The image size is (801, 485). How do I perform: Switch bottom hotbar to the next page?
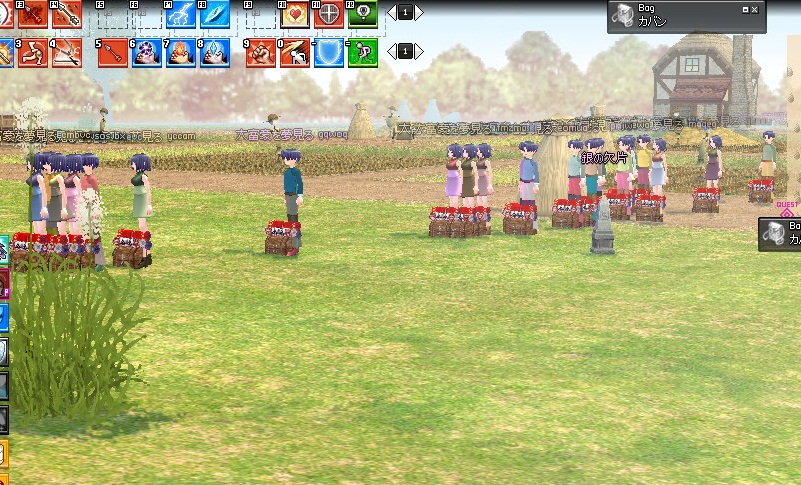point(419,50)
